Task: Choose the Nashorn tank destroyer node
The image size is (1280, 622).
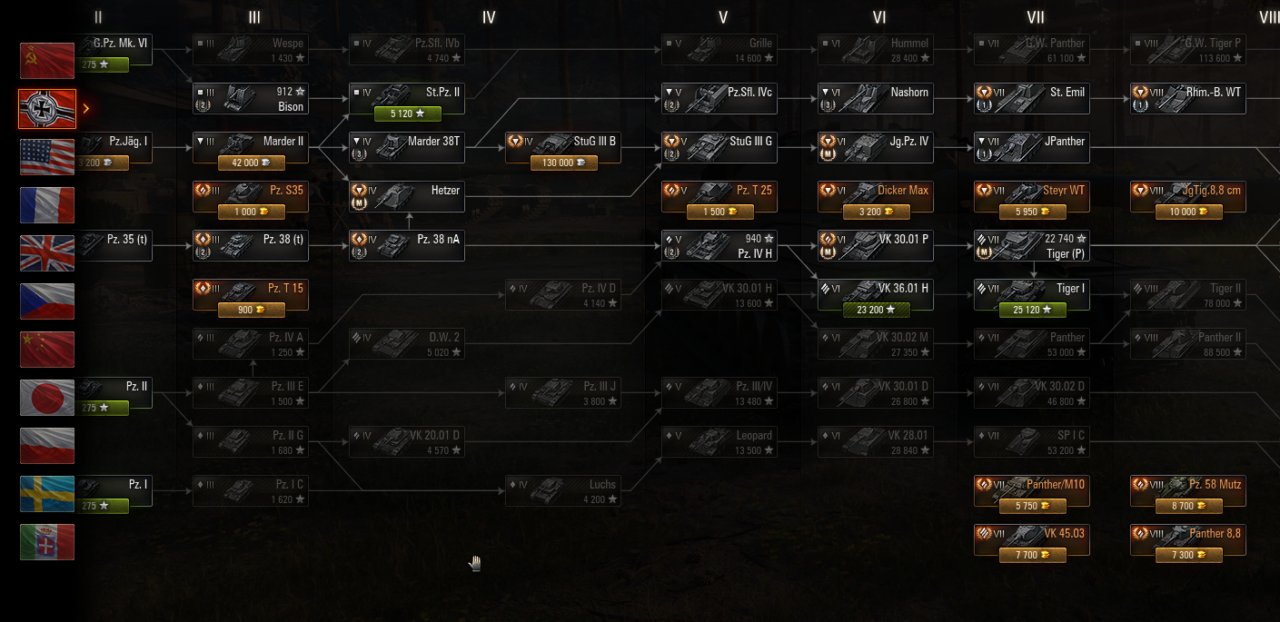Action: (875, 98)
